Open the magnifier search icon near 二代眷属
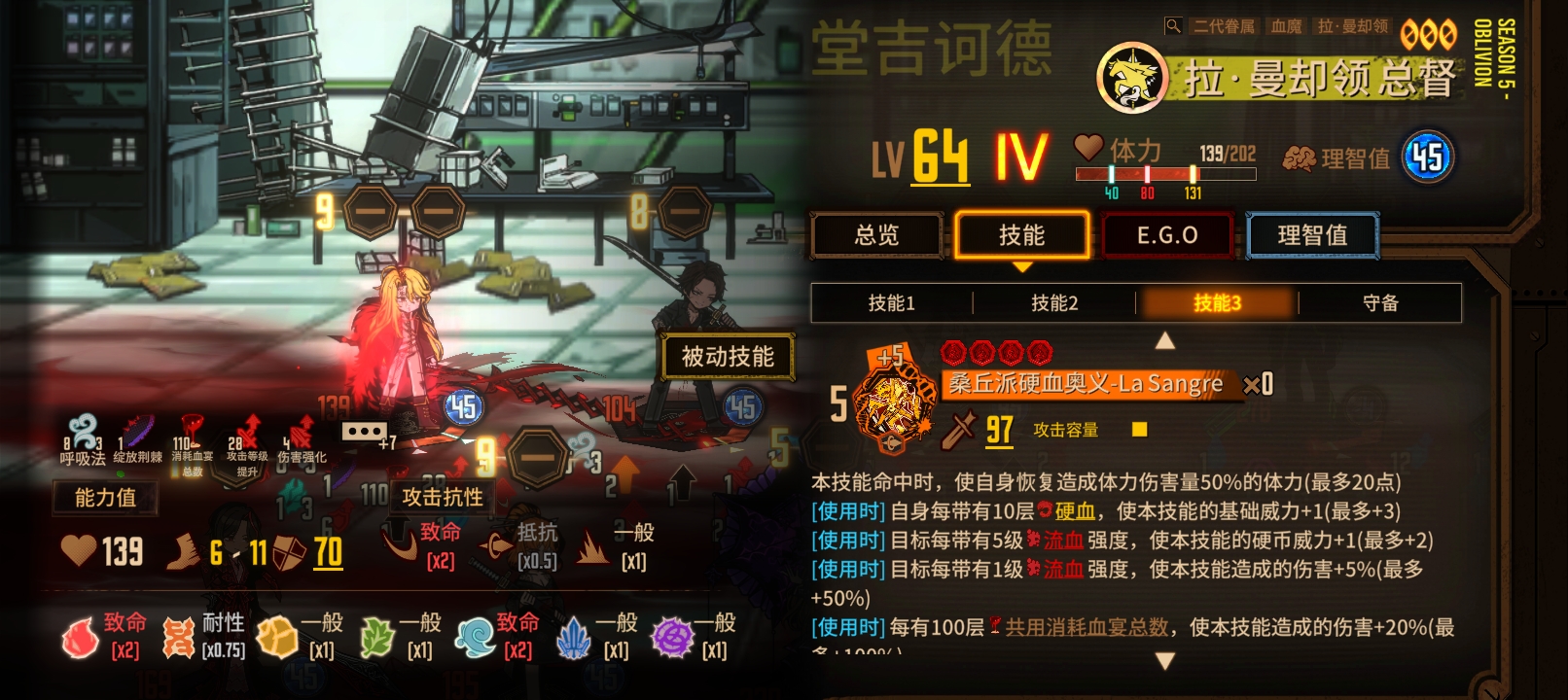Screen dimensions: 1568x700 (1174, 26)
